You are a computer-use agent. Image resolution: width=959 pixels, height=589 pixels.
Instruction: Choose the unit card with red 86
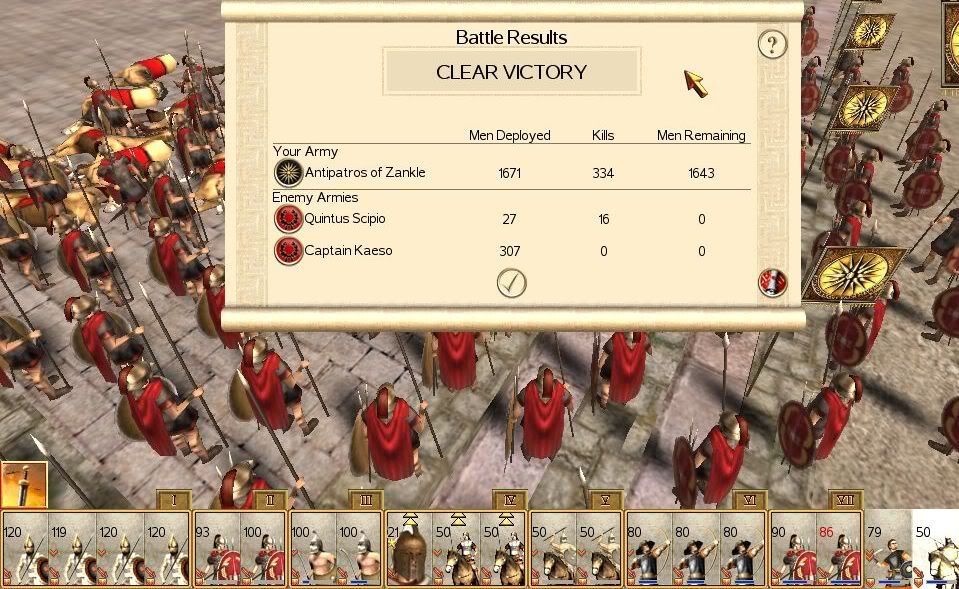[x=839, y=550]
